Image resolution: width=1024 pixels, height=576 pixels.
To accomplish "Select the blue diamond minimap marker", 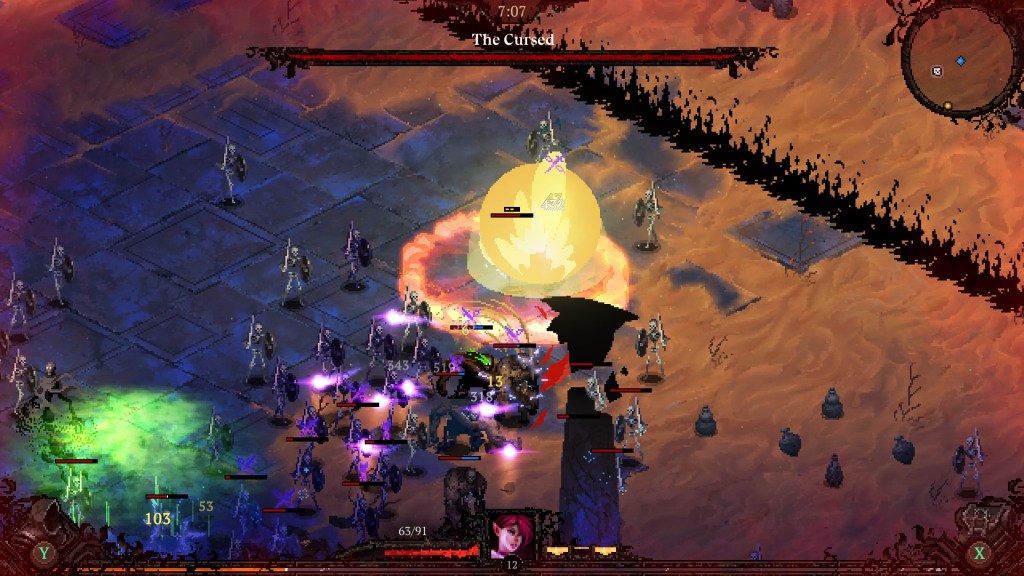I will click(x=961, y=61).
